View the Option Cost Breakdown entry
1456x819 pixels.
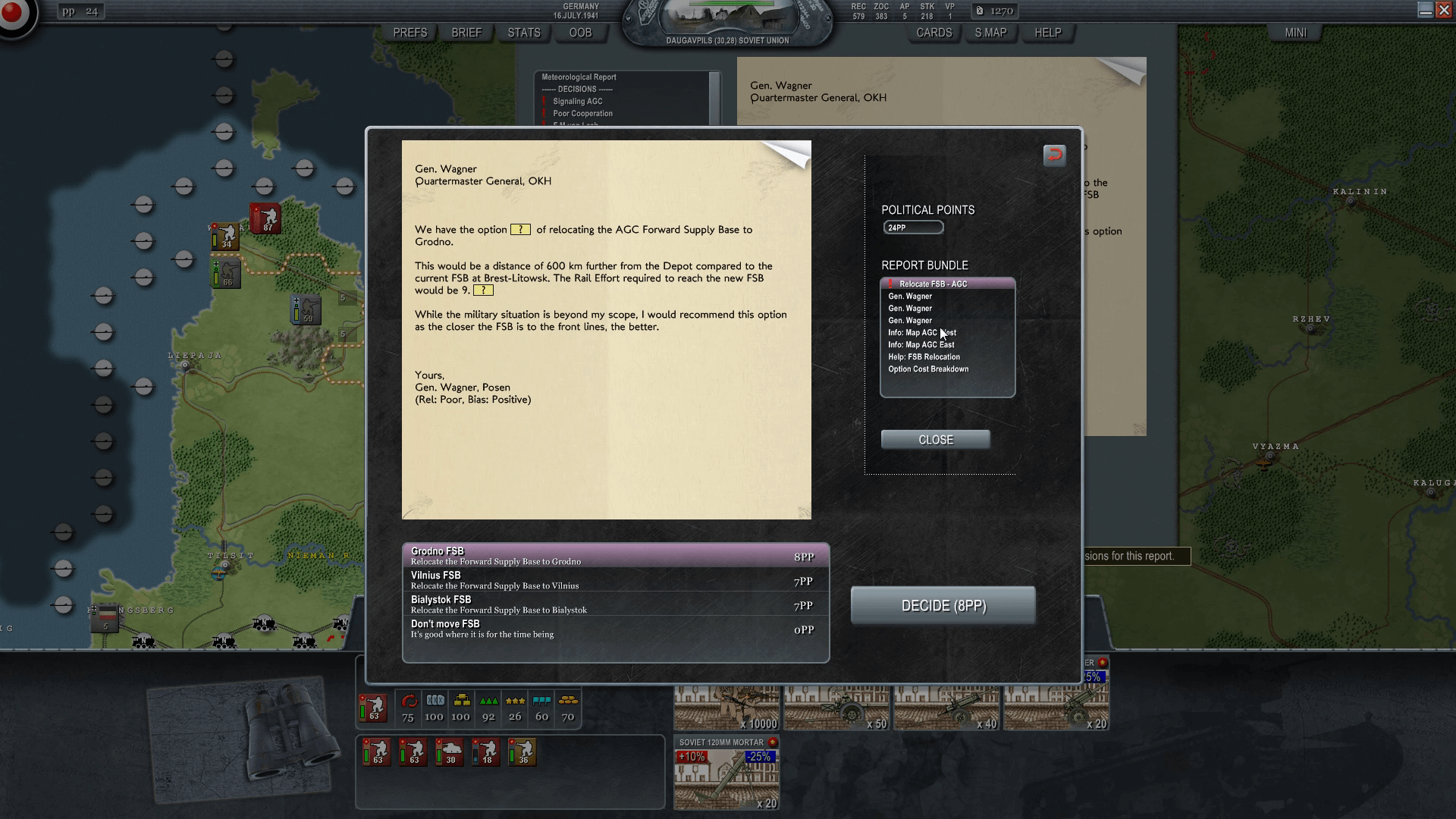[x=928, y=369]
